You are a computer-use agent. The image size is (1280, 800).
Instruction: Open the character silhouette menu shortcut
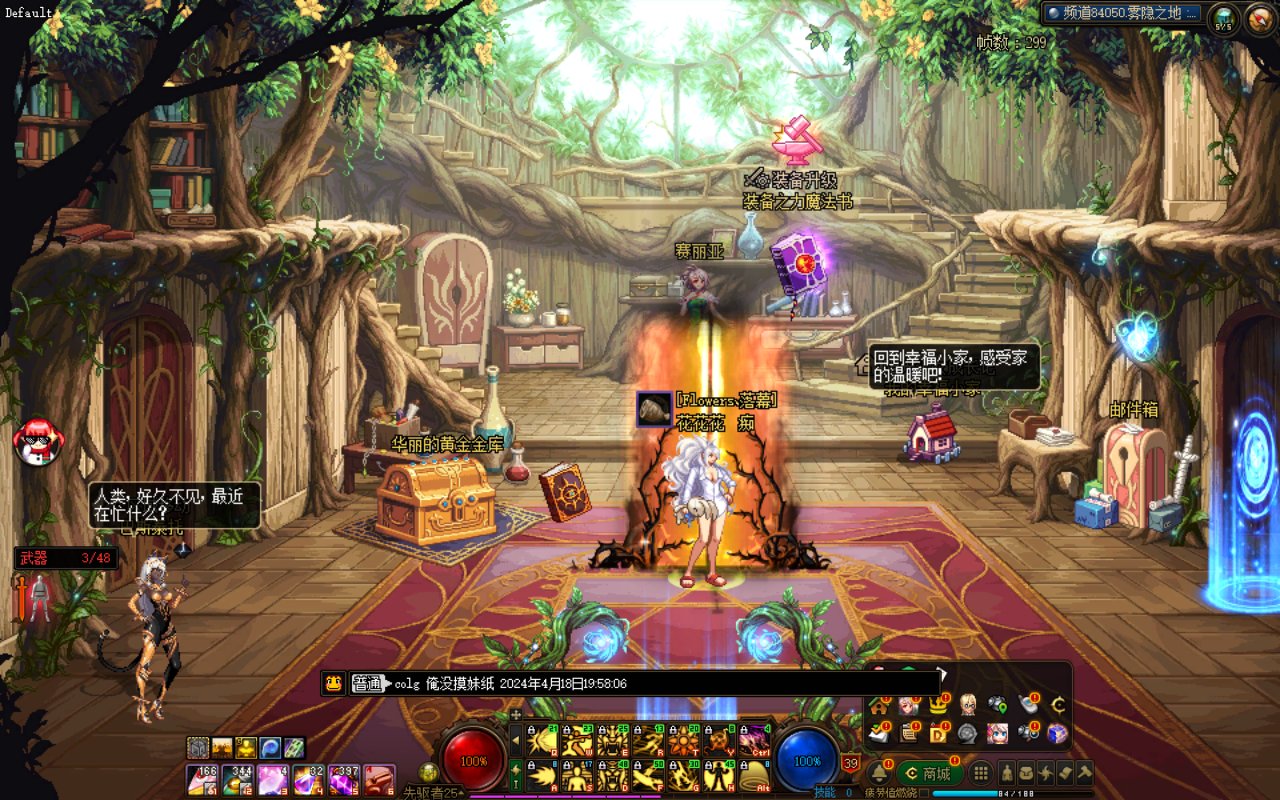click(1008, 773)
